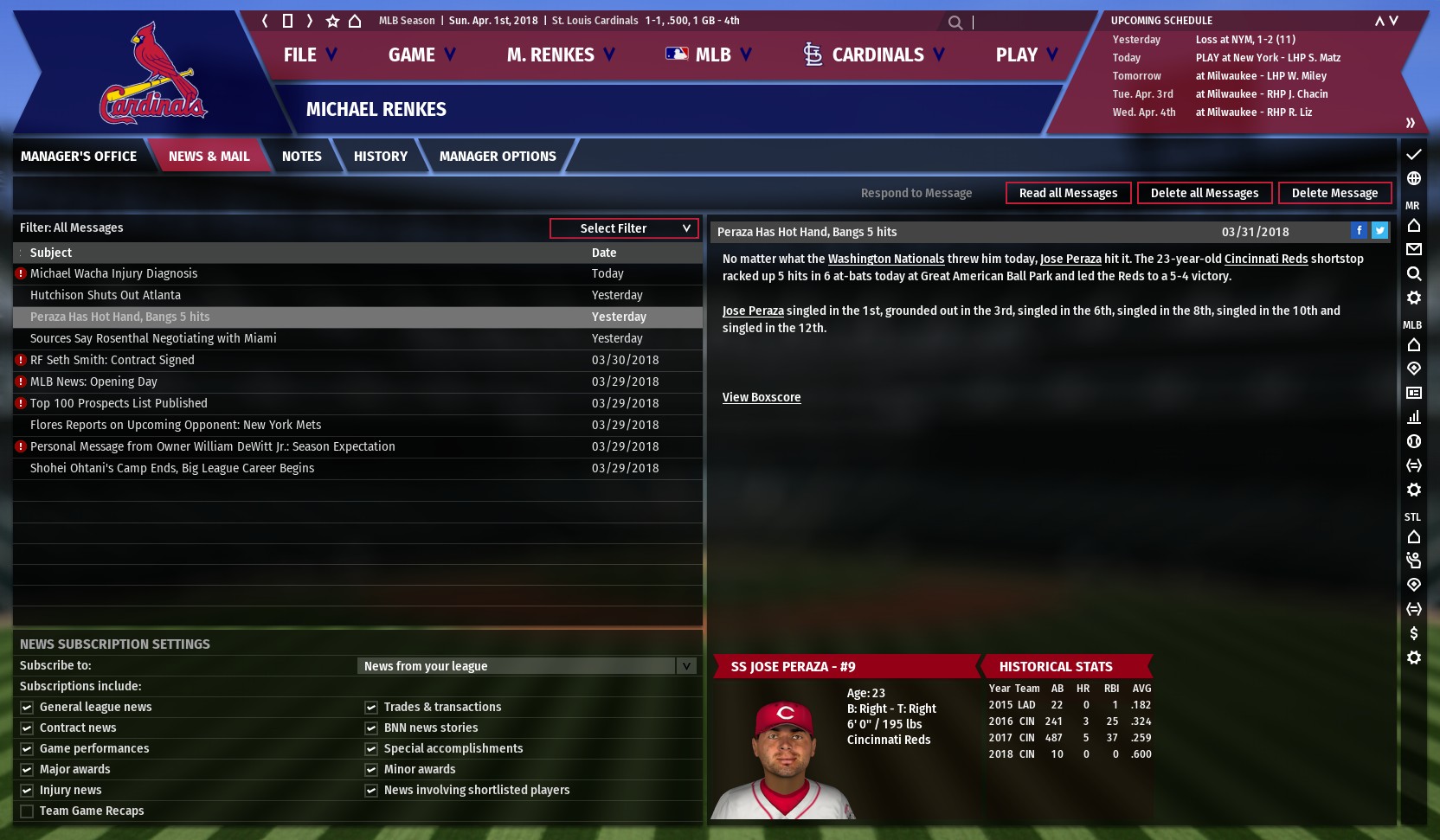Read Shohei Ohtani's Camp Ends message

pyautogui.click(x=172, y=468)
